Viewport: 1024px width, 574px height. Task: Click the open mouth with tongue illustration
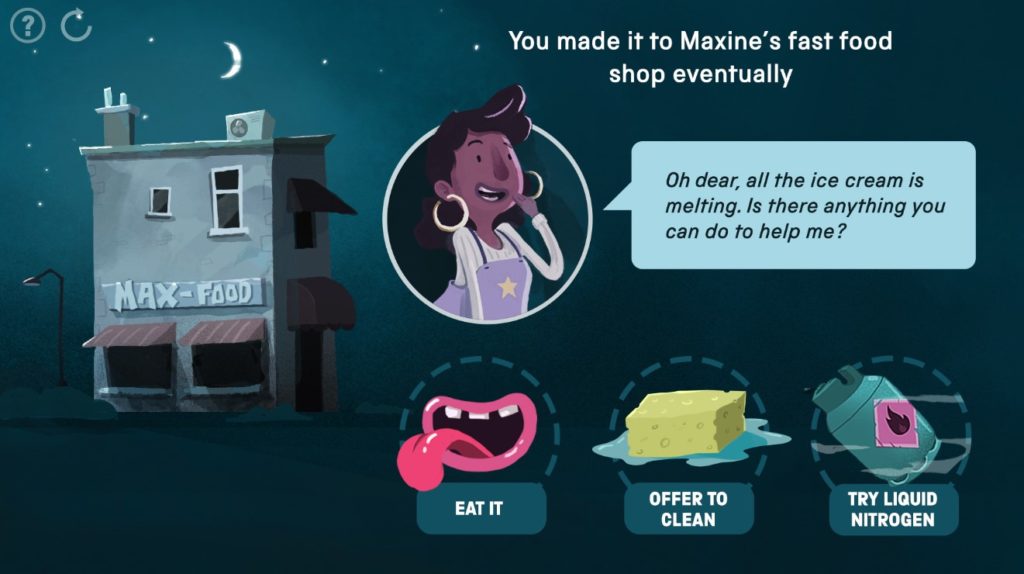pyautogui.click(x=472, y=434)
